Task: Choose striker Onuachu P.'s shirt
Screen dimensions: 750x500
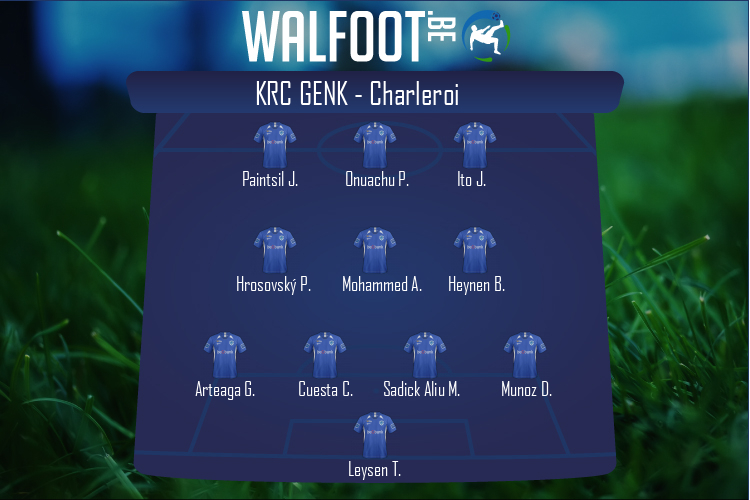Action: 375,146
